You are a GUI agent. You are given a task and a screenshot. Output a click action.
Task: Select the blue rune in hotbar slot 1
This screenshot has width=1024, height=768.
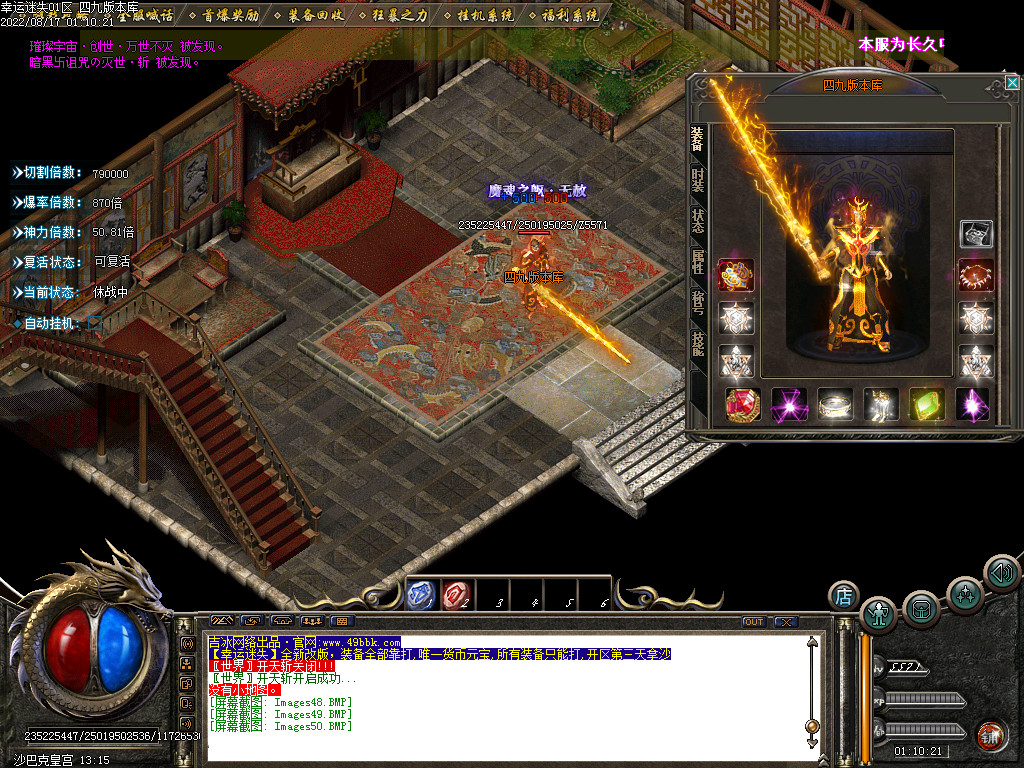point(421,595)
